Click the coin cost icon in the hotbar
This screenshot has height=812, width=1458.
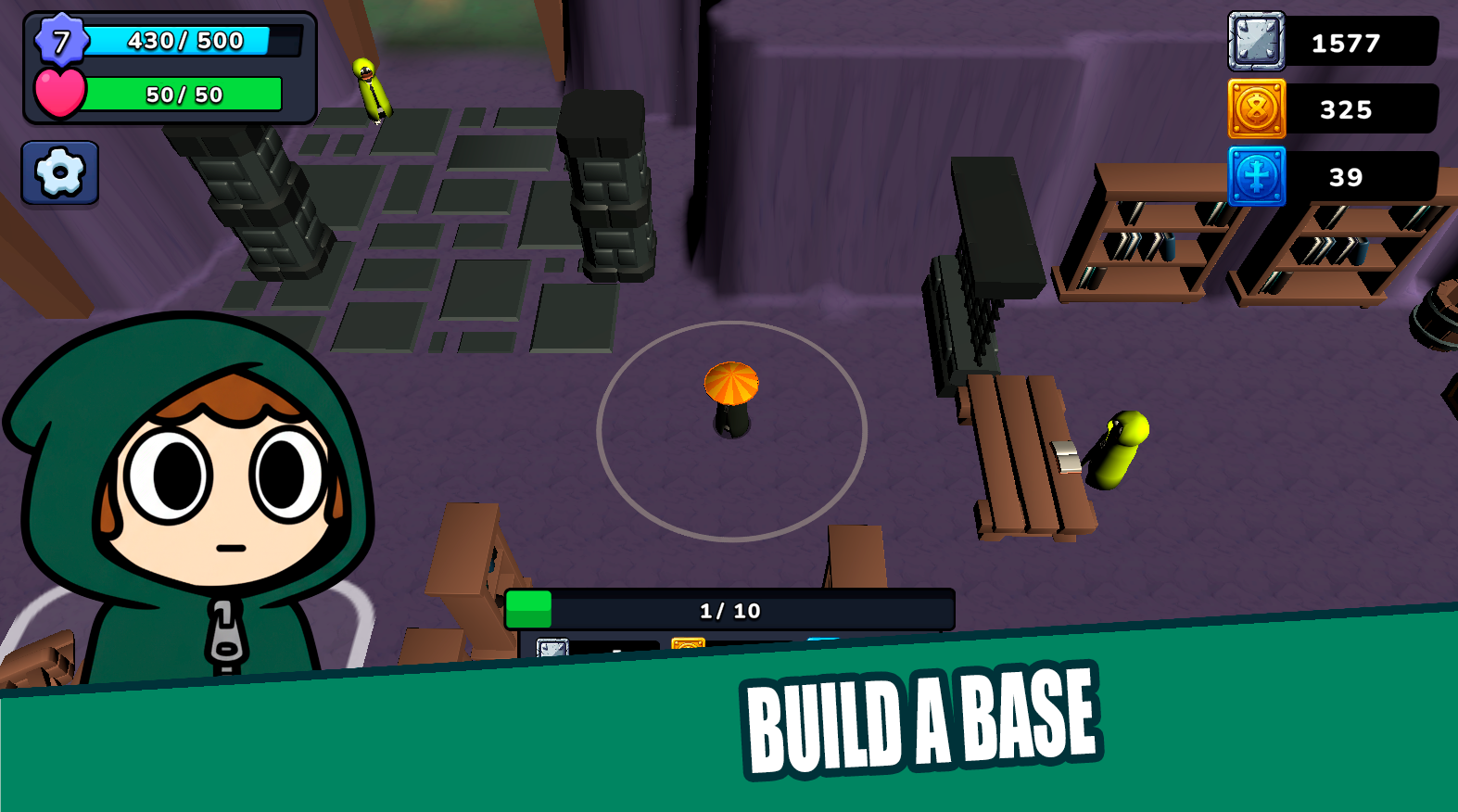pyautogui.click(x=690, y=641)
